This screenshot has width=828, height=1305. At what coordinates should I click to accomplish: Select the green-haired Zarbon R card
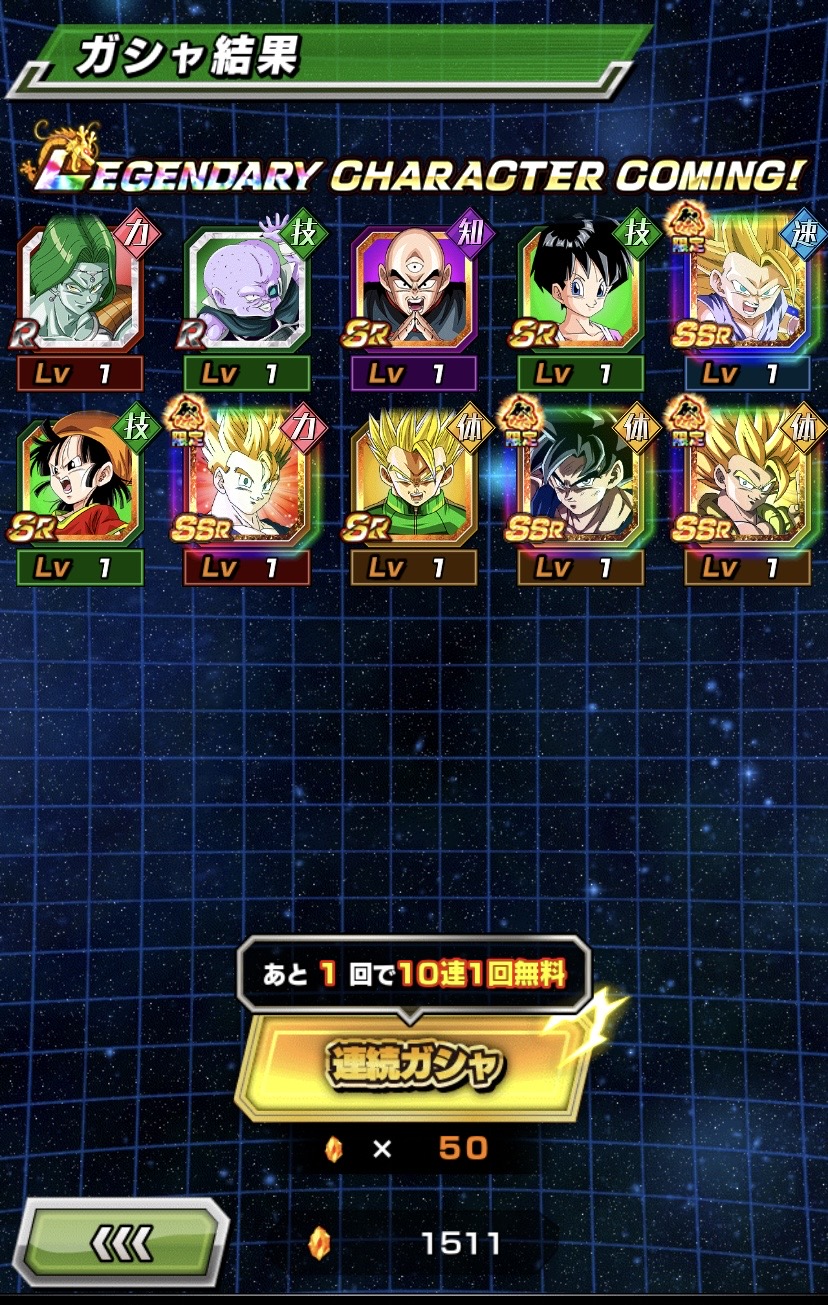80,287
